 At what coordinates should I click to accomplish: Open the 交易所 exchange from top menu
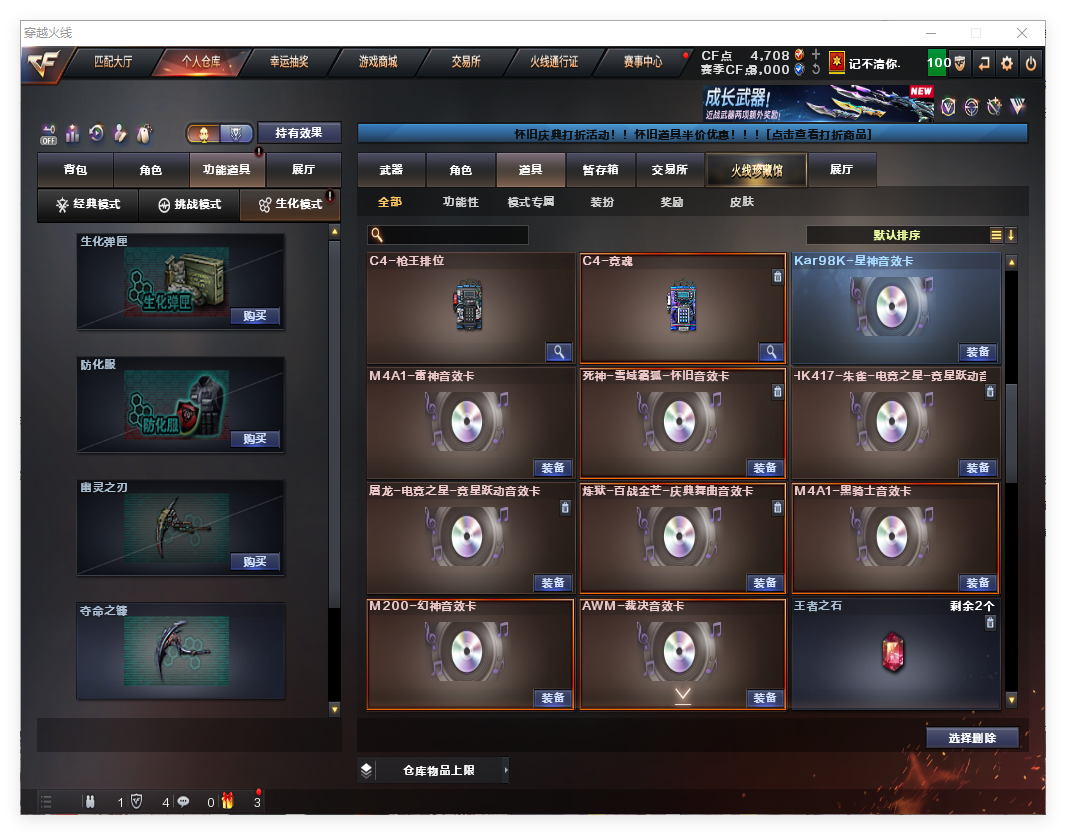pyautogui.click(x=465, y=62)
